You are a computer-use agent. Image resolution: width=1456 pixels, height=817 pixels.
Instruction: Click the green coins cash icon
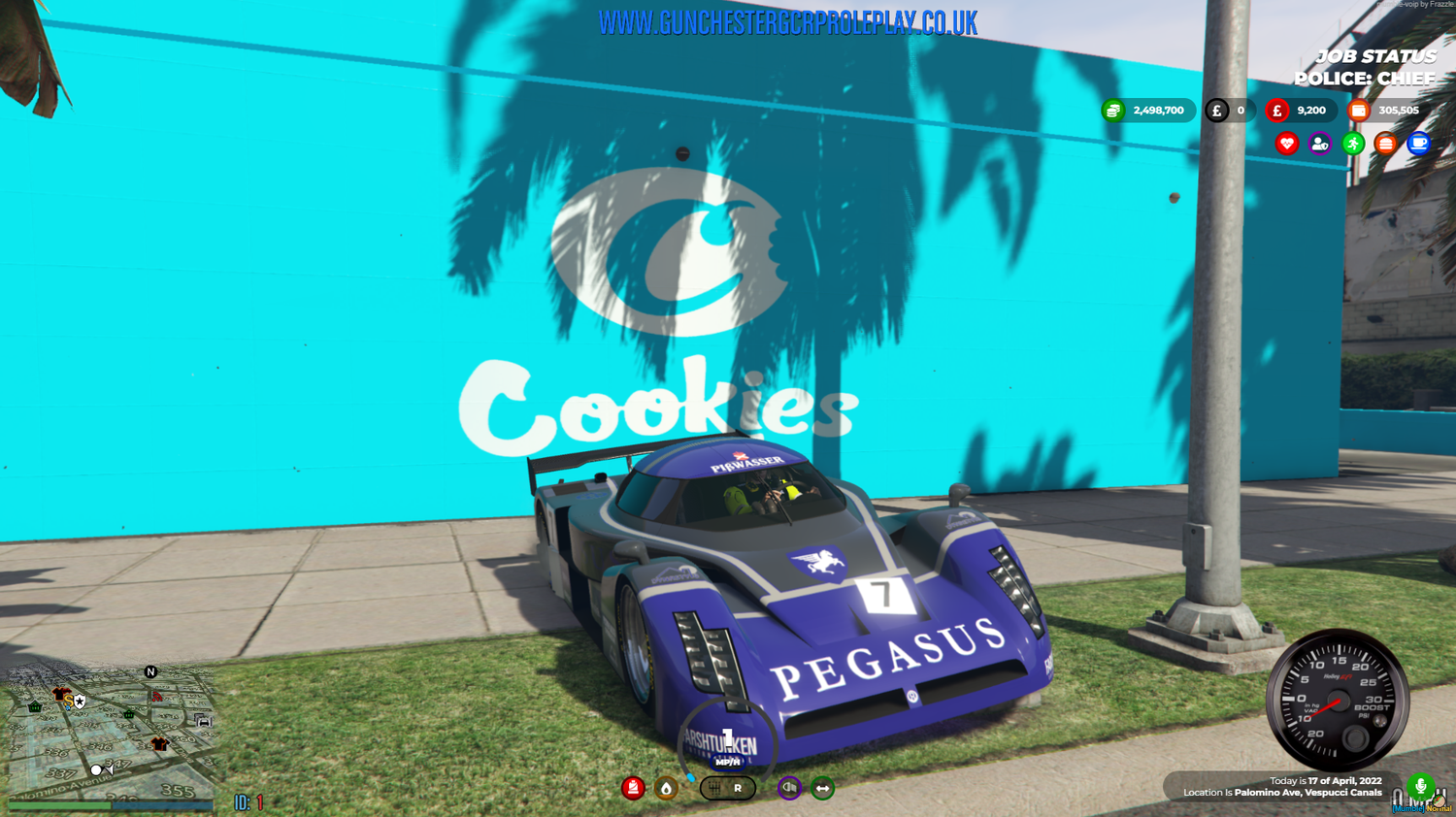click(1113, 111)
